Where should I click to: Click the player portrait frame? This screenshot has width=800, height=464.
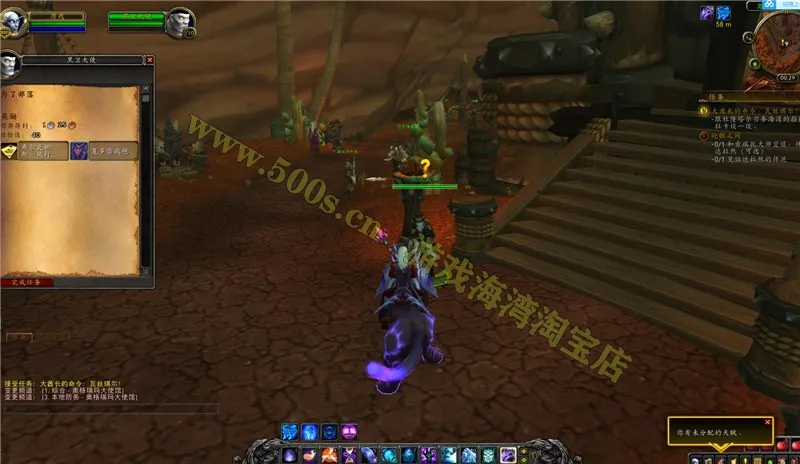pyautogui.click(x=14, y=21)
